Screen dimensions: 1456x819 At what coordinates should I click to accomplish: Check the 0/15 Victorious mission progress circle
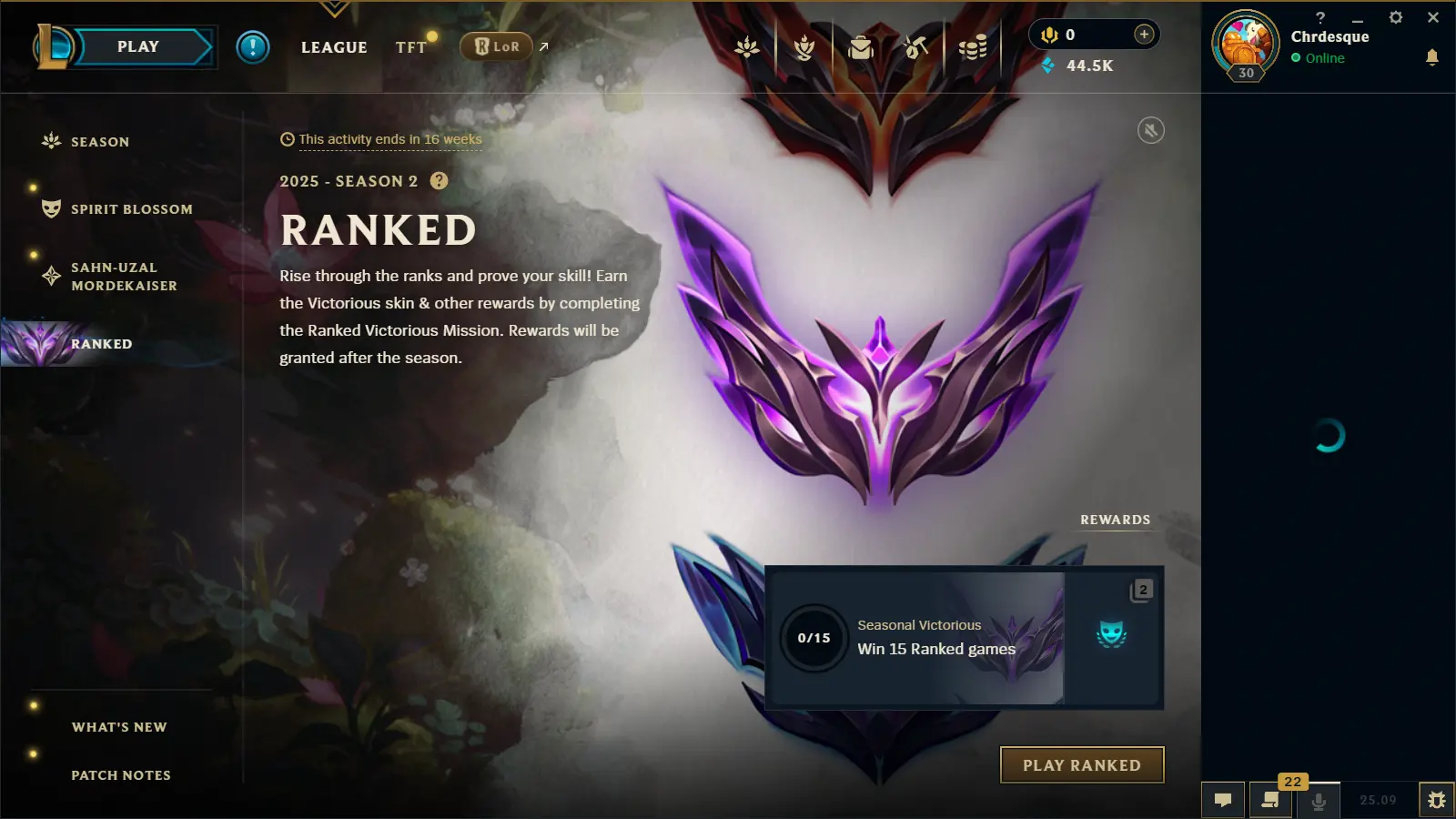(x=814, y=638)
